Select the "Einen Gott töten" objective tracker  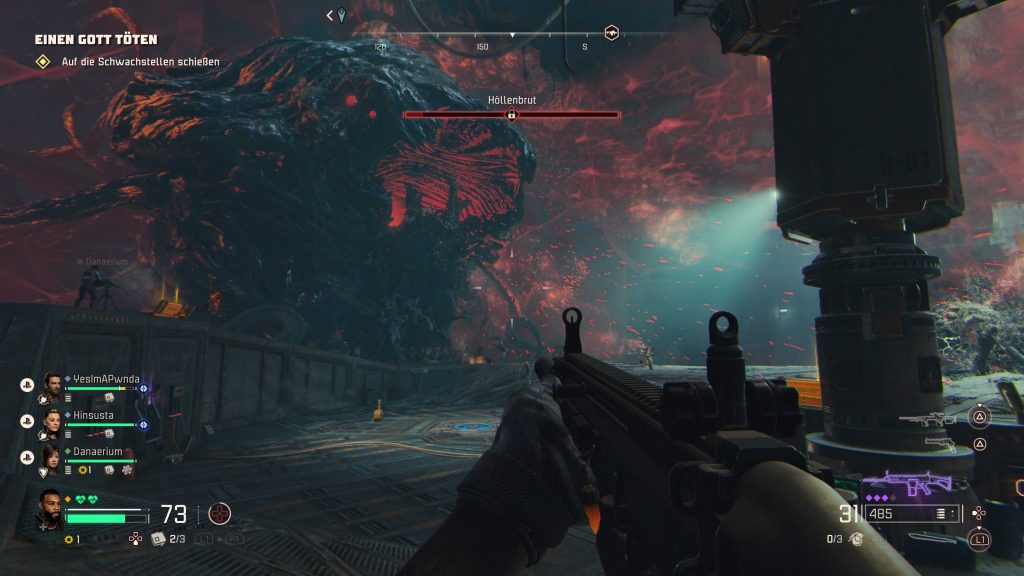96,40
